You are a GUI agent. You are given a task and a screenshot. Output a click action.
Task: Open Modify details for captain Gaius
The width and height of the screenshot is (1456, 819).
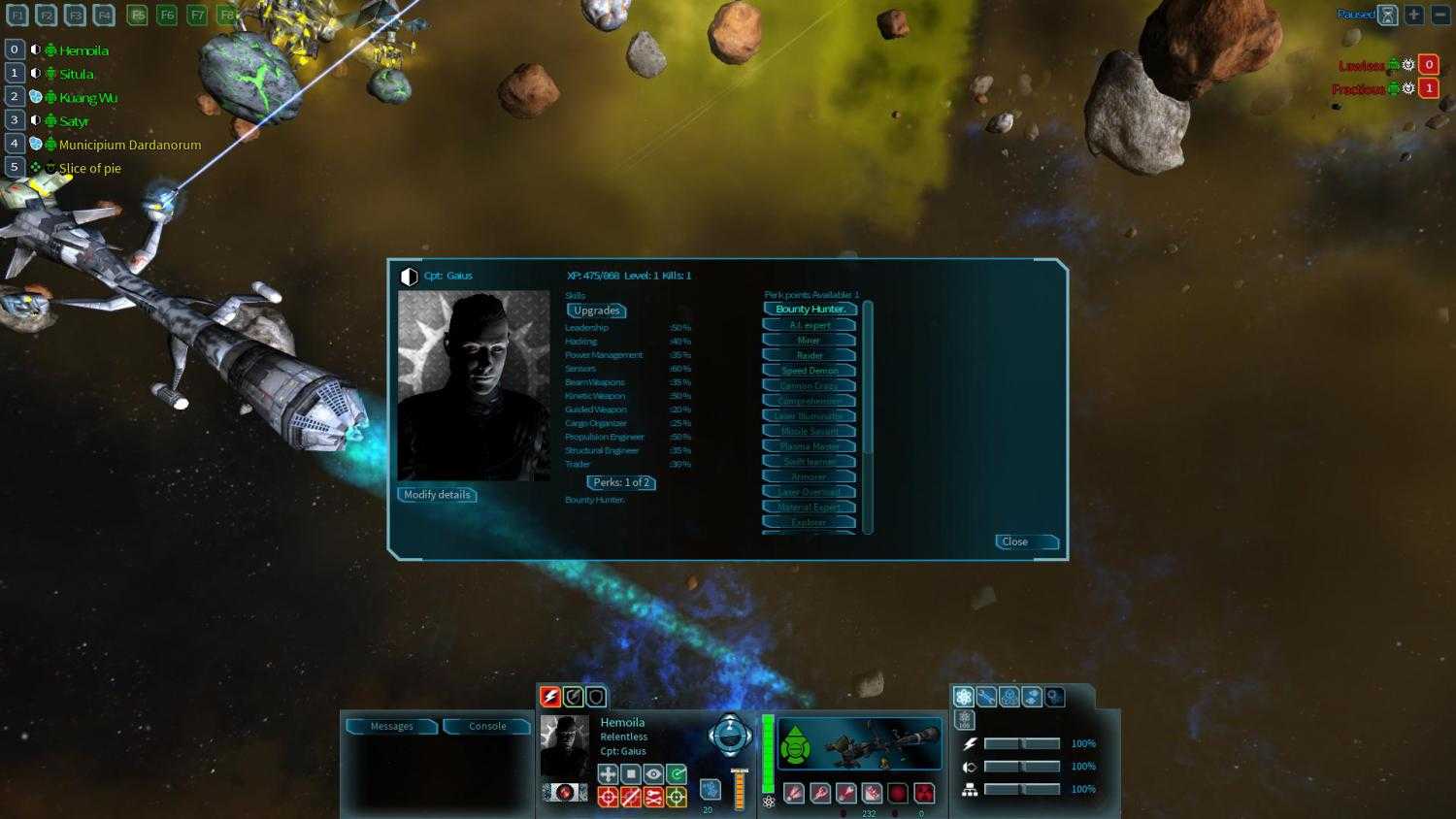click(x=437, y=495)
